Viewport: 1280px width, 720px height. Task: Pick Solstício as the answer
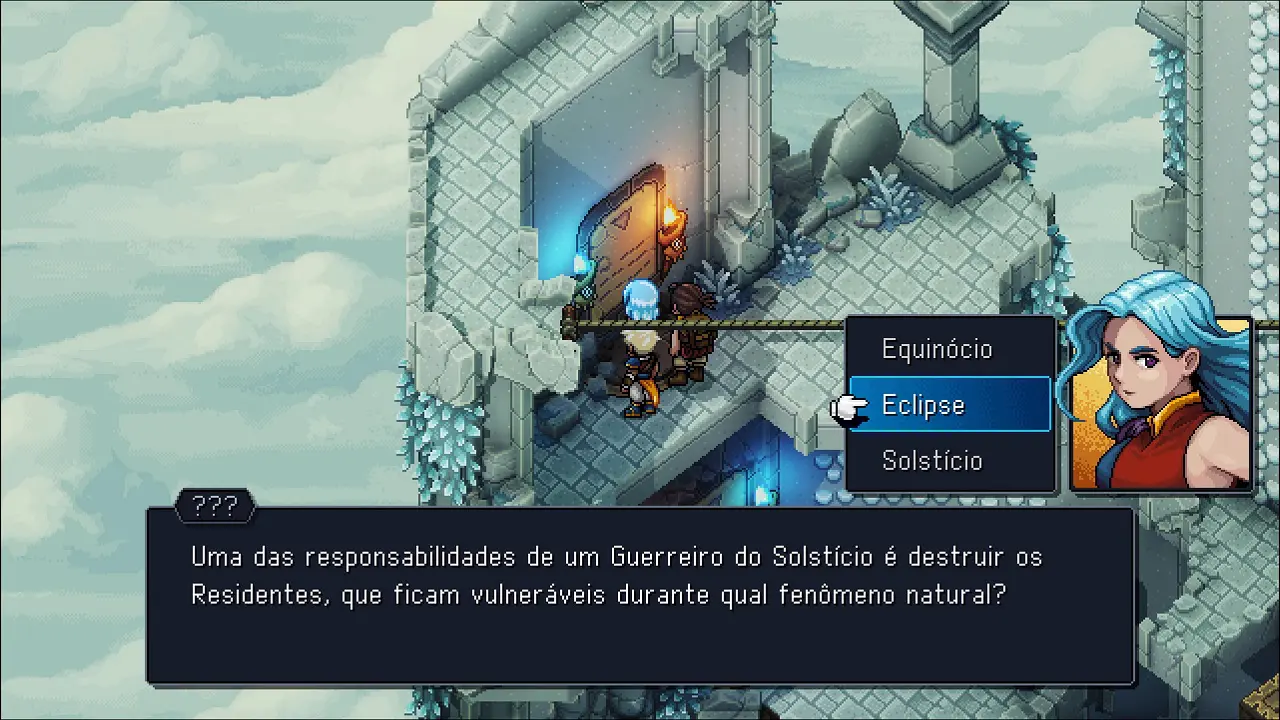(932, 461)
